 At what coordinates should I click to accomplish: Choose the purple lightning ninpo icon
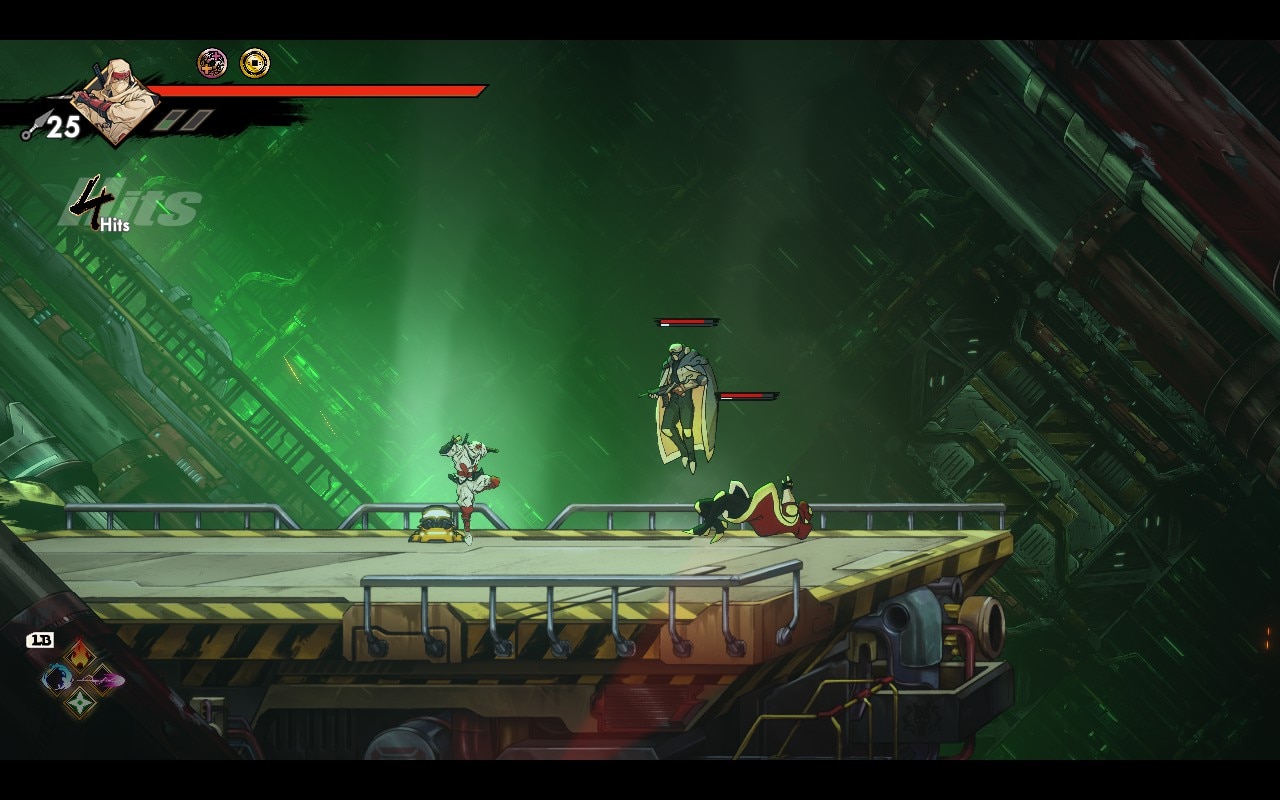coord(104,680)
